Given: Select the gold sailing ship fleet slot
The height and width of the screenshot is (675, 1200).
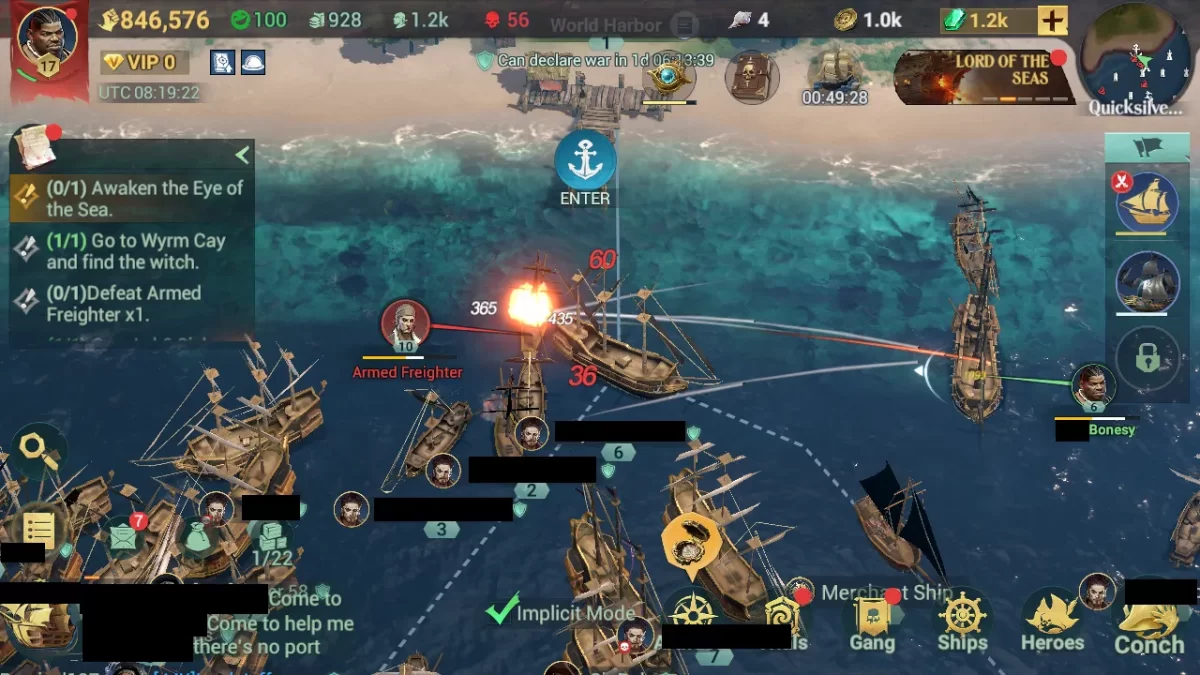Looking at the screenshot, I should click(1147, 204).
